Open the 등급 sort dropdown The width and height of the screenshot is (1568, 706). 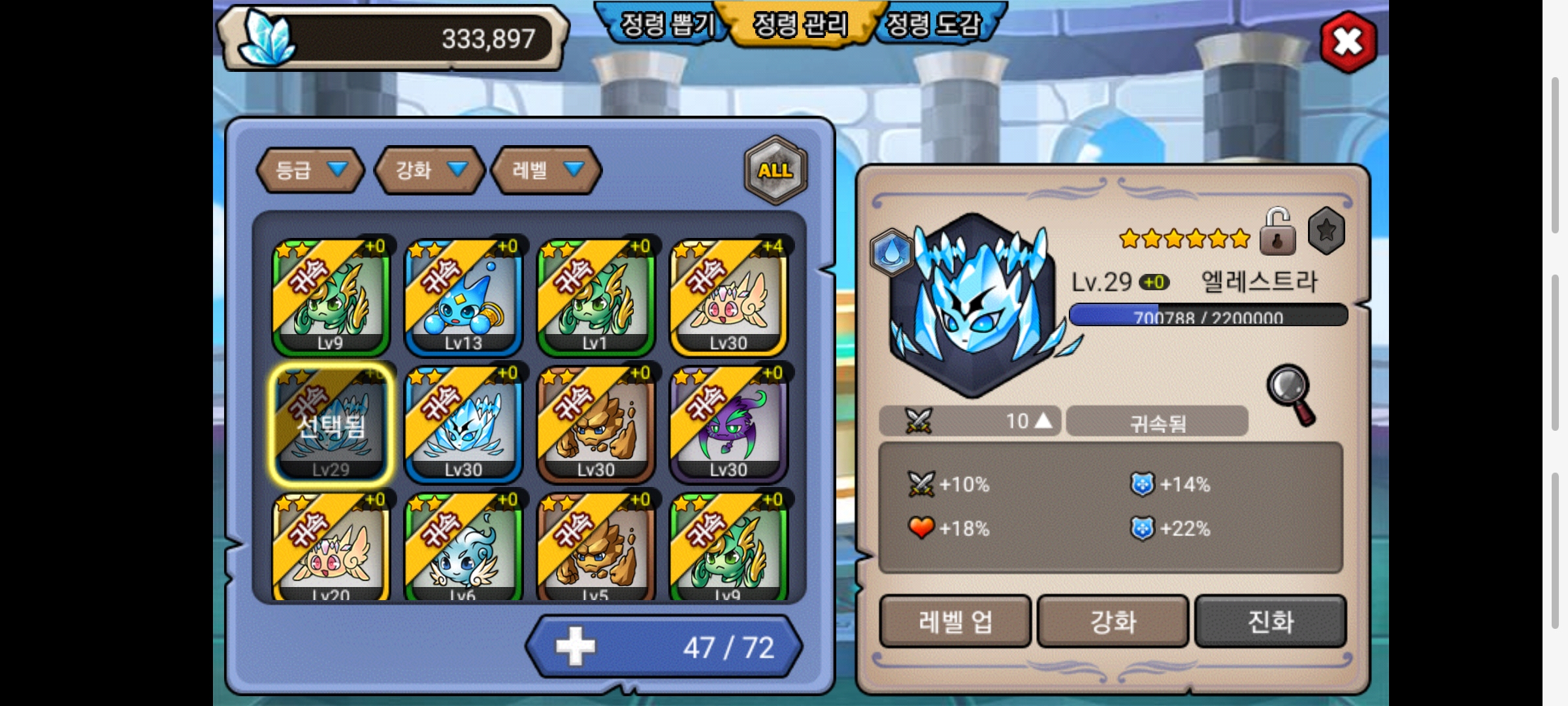pyautogui.click(x=310, y=170)
